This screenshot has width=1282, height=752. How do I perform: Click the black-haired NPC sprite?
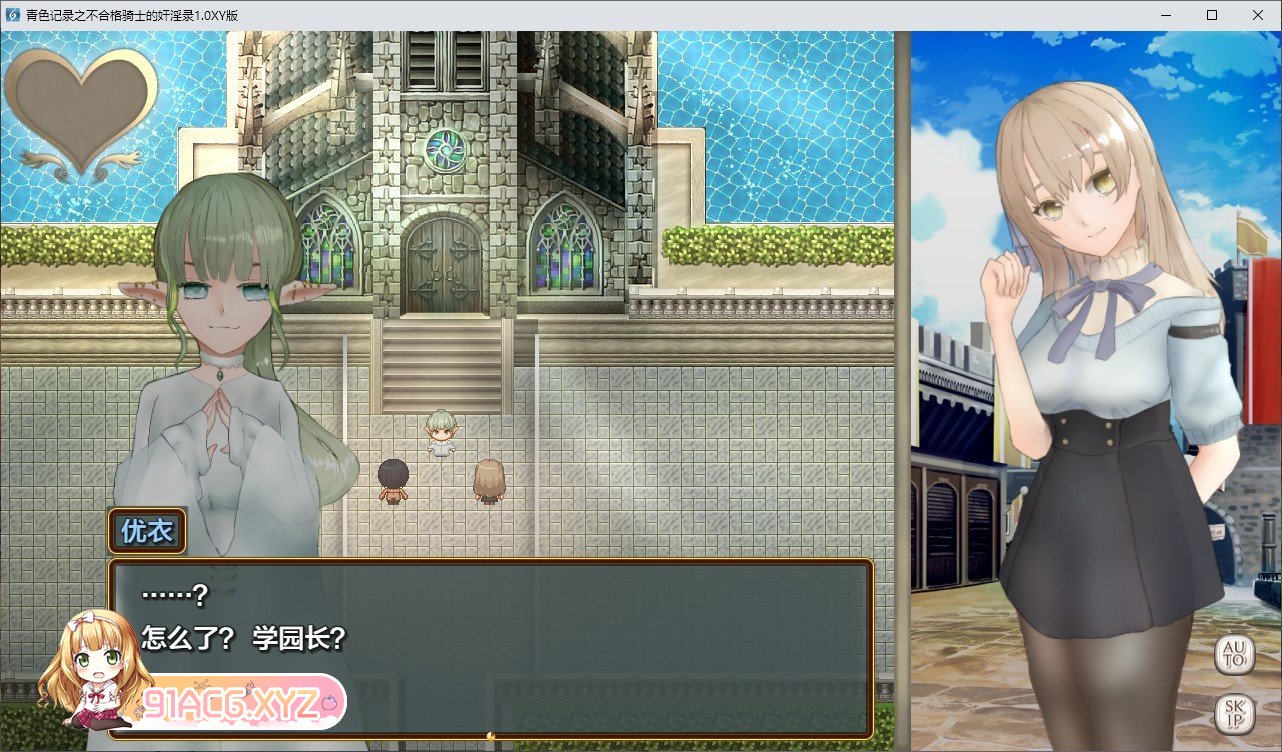[393, 478]
